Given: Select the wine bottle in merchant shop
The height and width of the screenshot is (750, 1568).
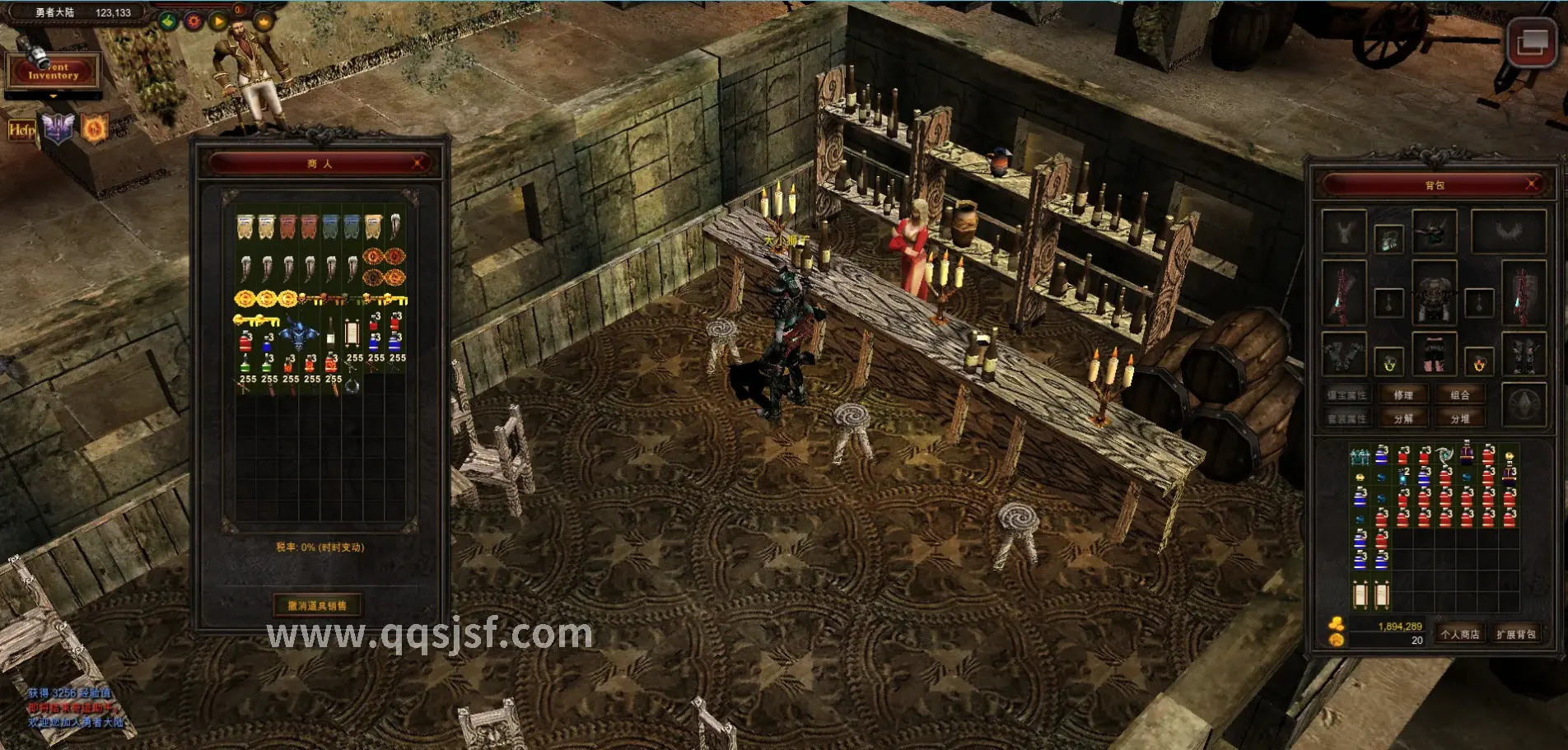Looking at the screenshot, I should coord(330,332).
